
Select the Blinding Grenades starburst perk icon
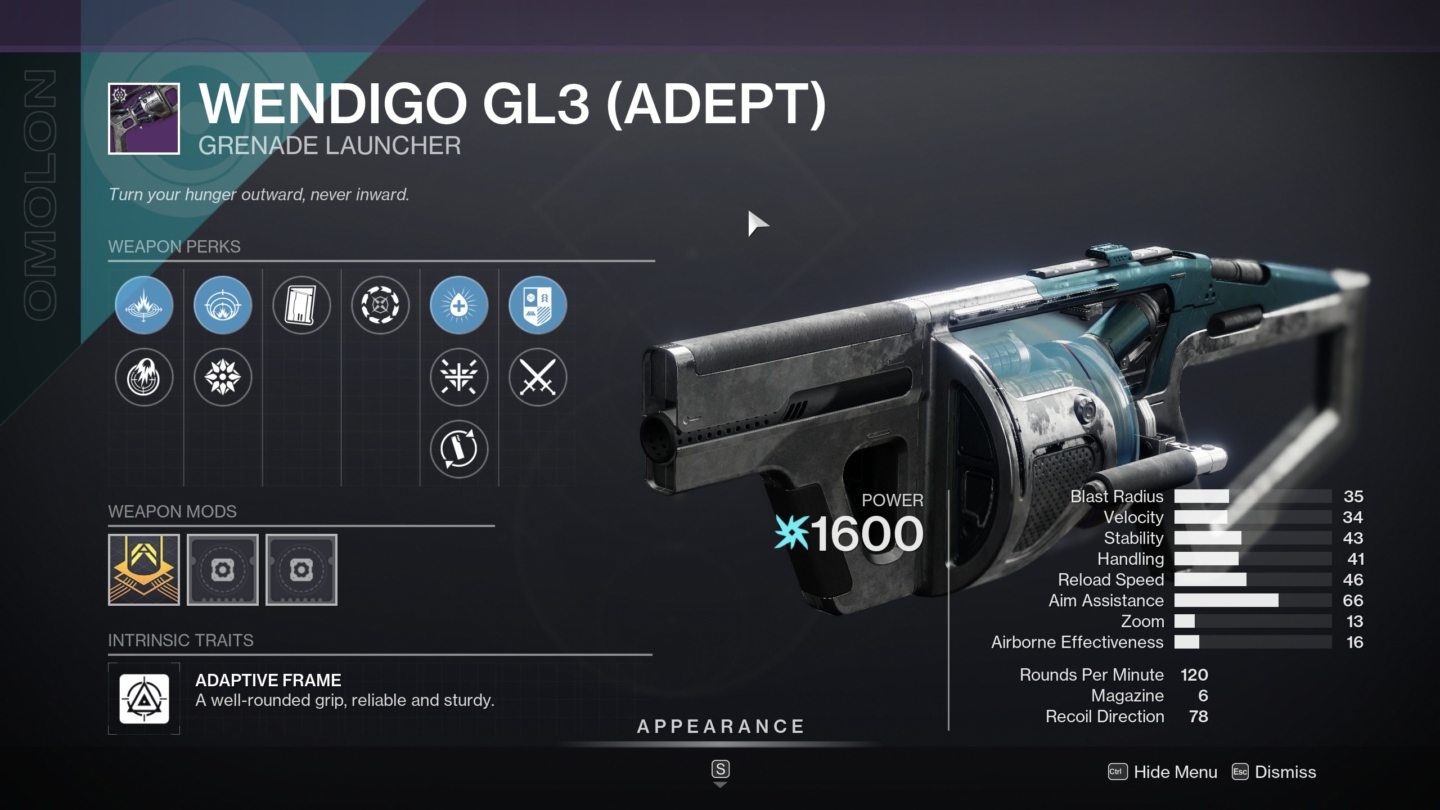point(222,377)
